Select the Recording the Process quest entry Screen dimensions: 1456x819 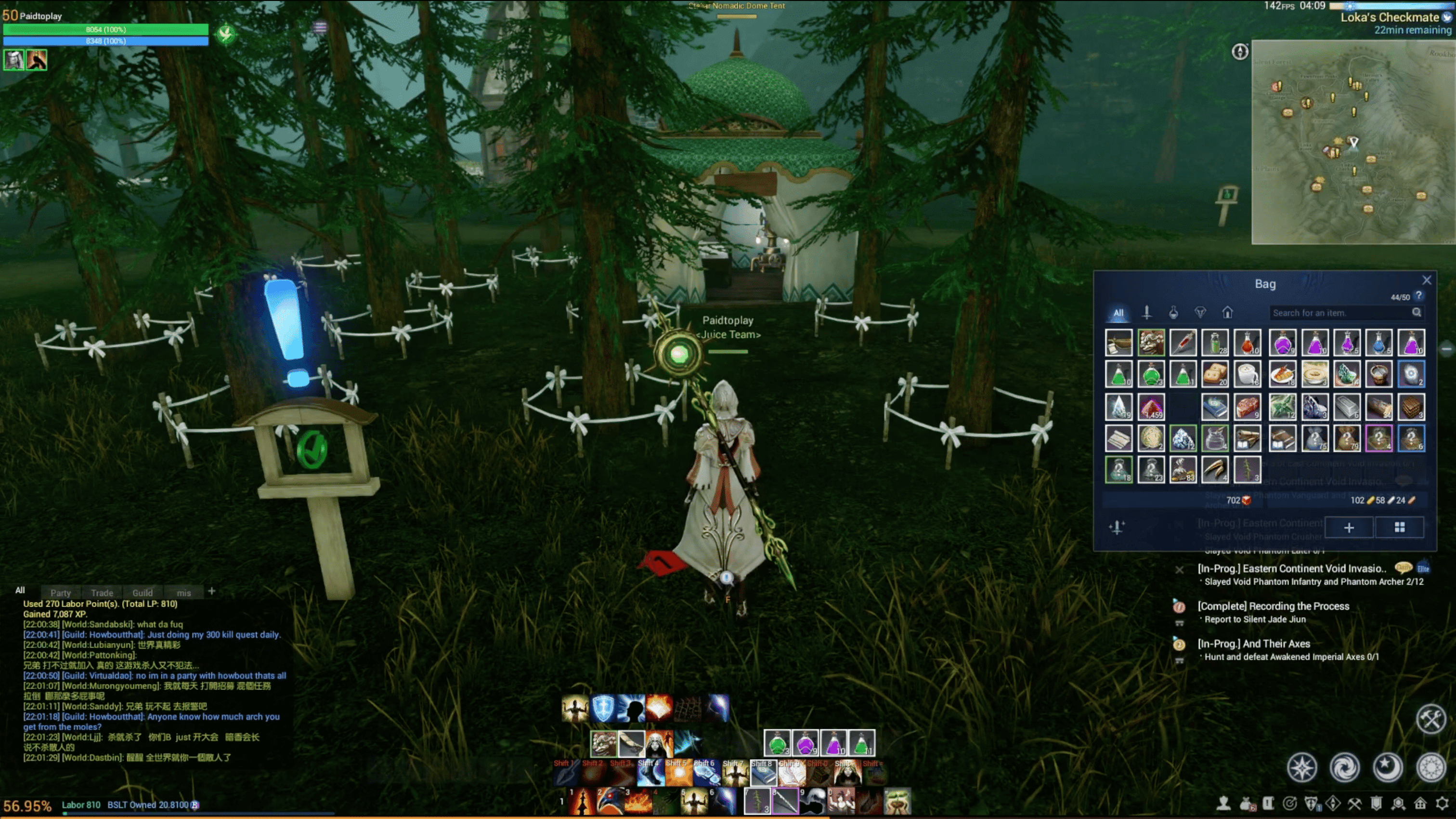pyautogui.click(x=1273, y=607)
